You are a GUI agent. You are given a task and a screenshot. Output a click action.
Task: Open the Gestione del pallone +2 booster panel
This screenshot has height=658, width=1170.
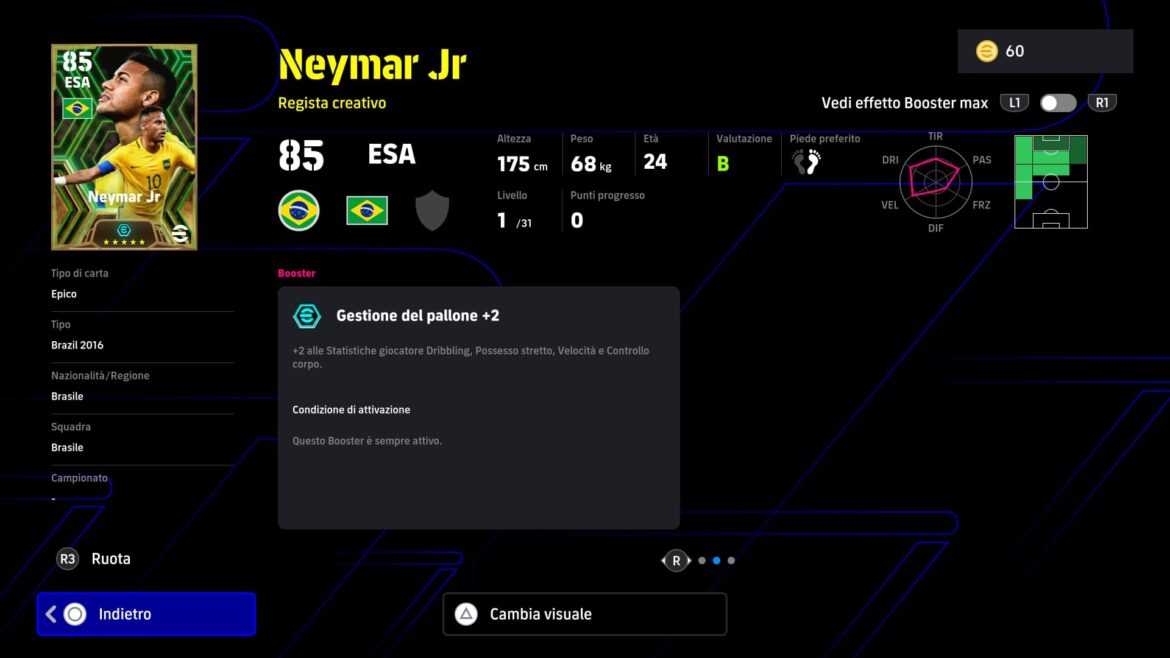(x=478, y=407)
